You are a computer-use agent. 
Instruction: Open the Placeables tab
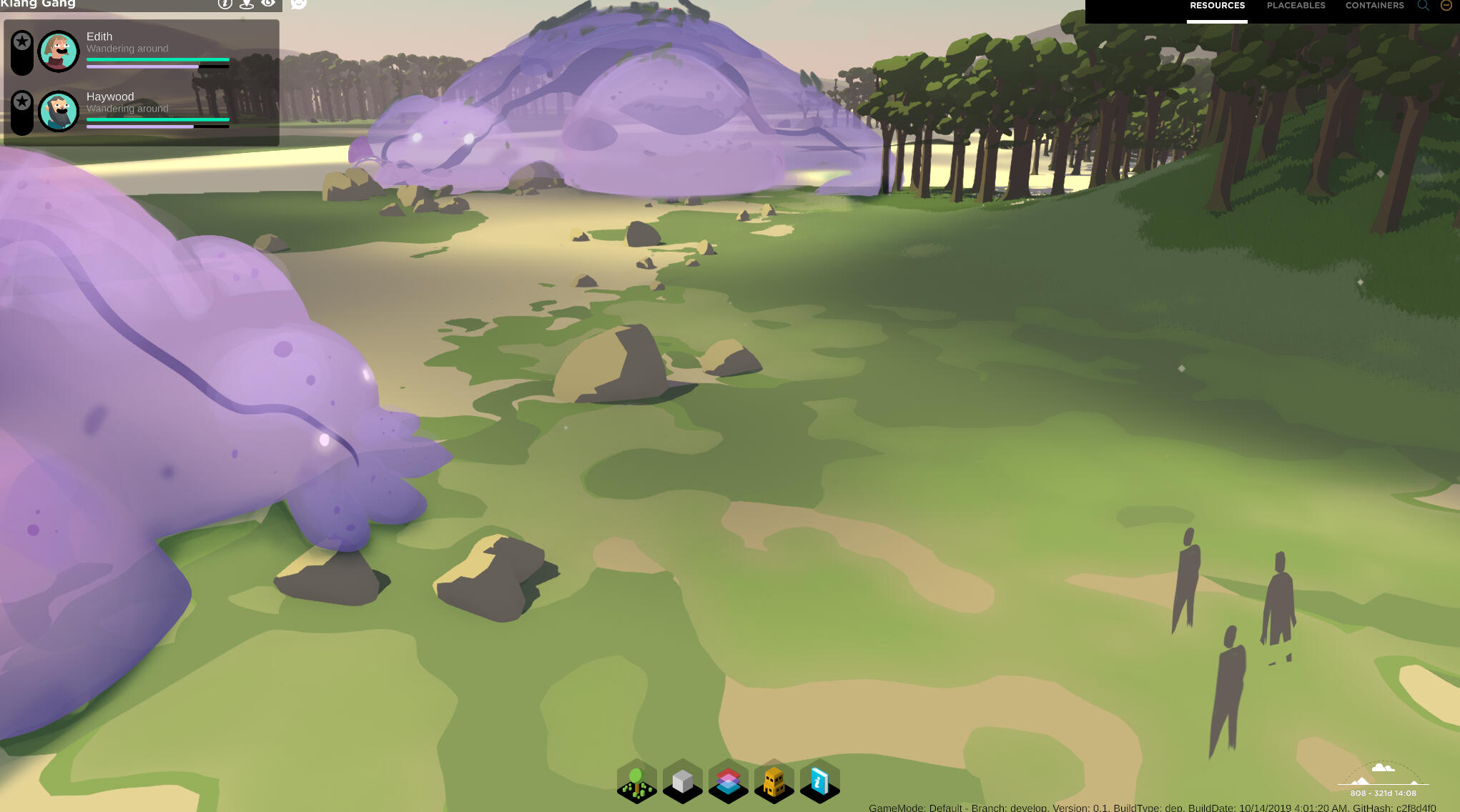click(x=1296, y=6)
